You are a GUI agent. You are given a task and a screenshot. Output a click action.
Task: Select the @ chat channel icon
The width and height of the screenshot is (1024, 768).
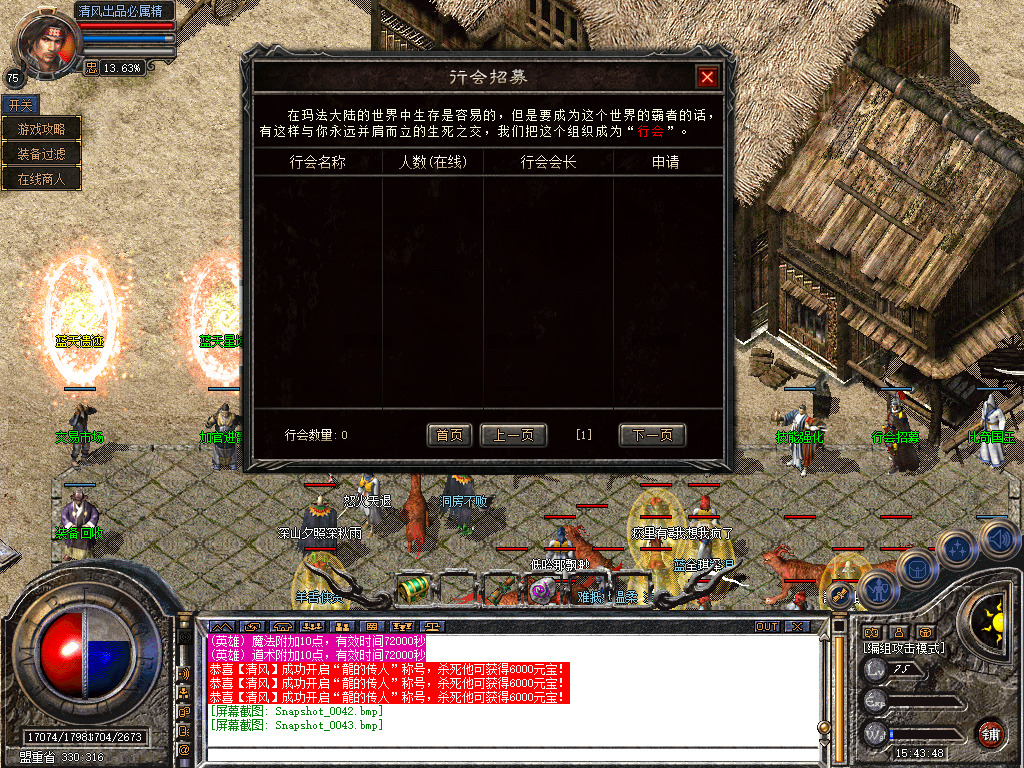(184, 749)
